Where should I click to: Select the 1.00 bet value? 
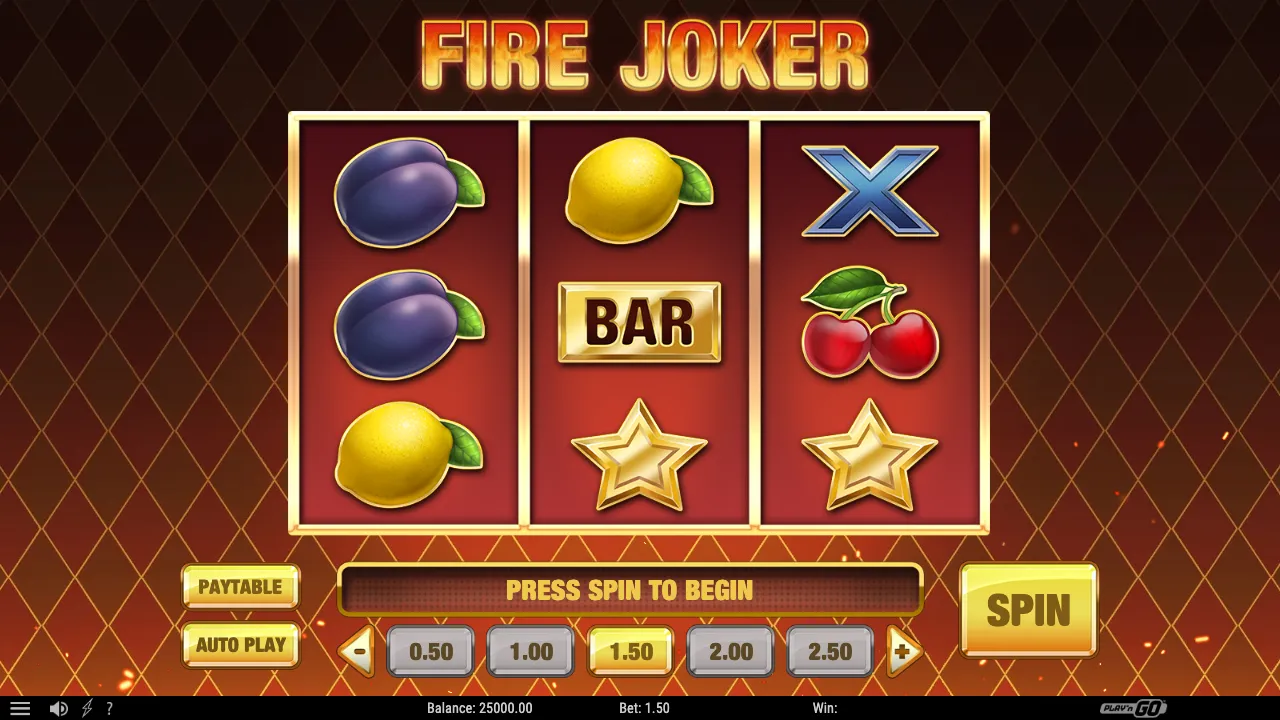coord(530,651)
